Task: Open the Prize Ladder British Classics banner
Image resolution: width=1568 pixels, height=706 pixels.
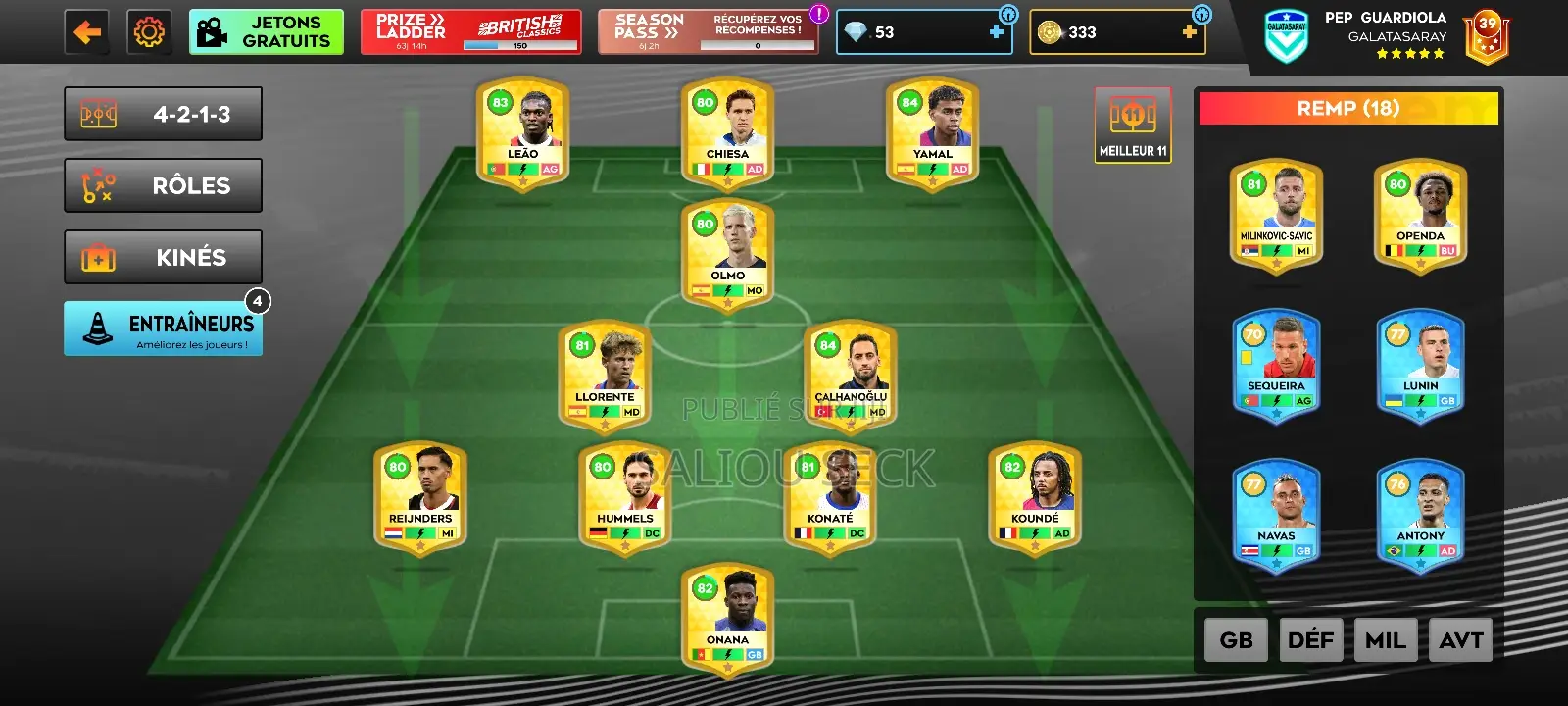Action: (x=470, y=32)
